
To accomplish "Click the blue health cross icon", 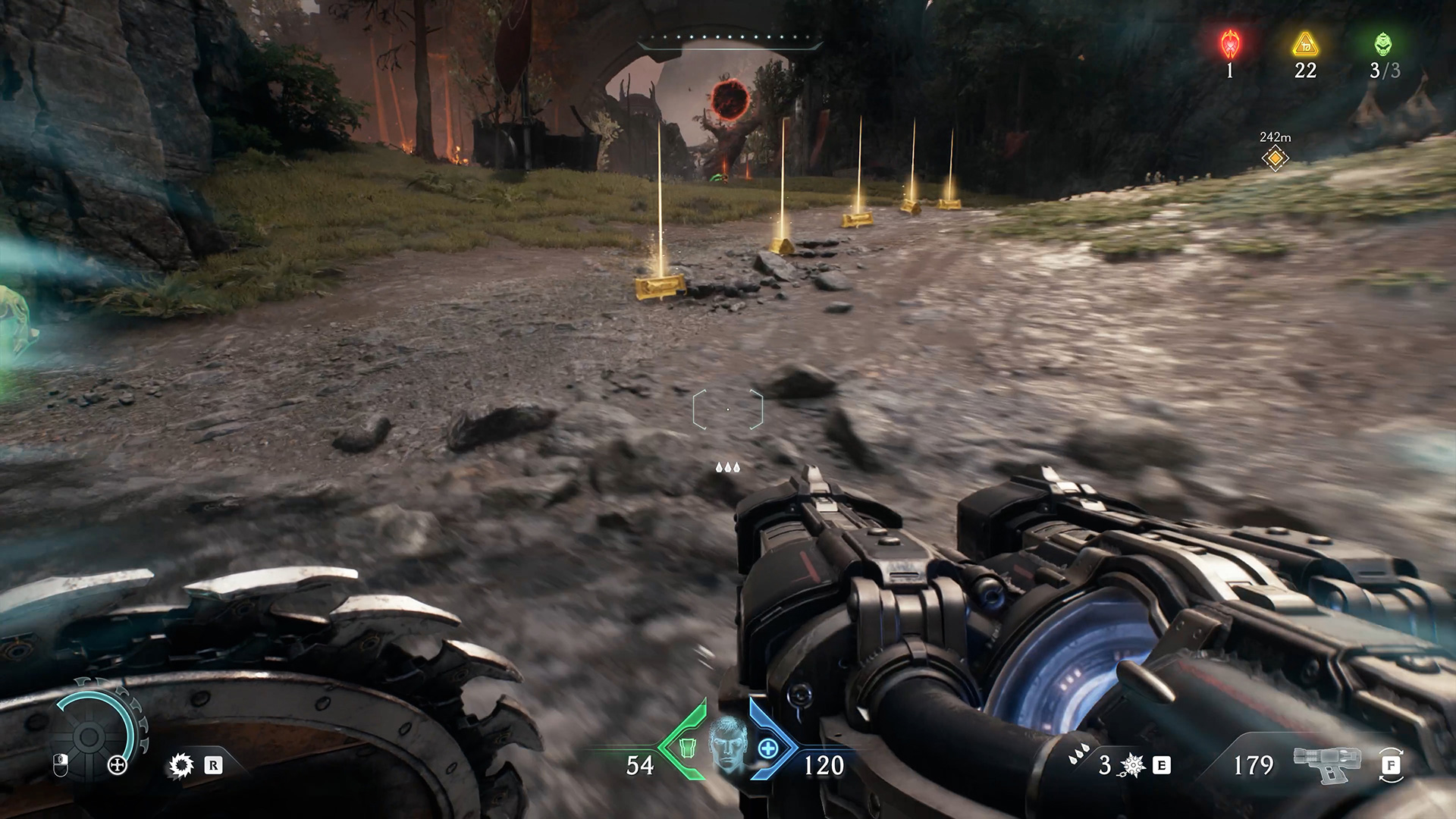I will [x=767, y=748].
